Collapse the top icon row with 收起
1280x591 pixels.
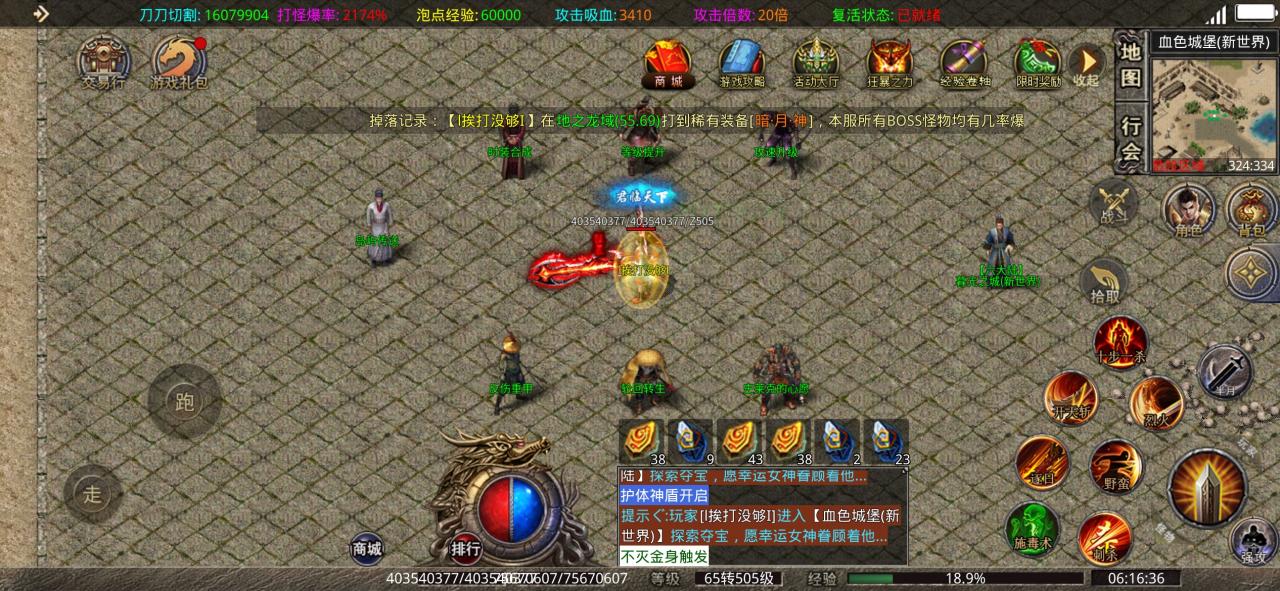(1087, 65)
